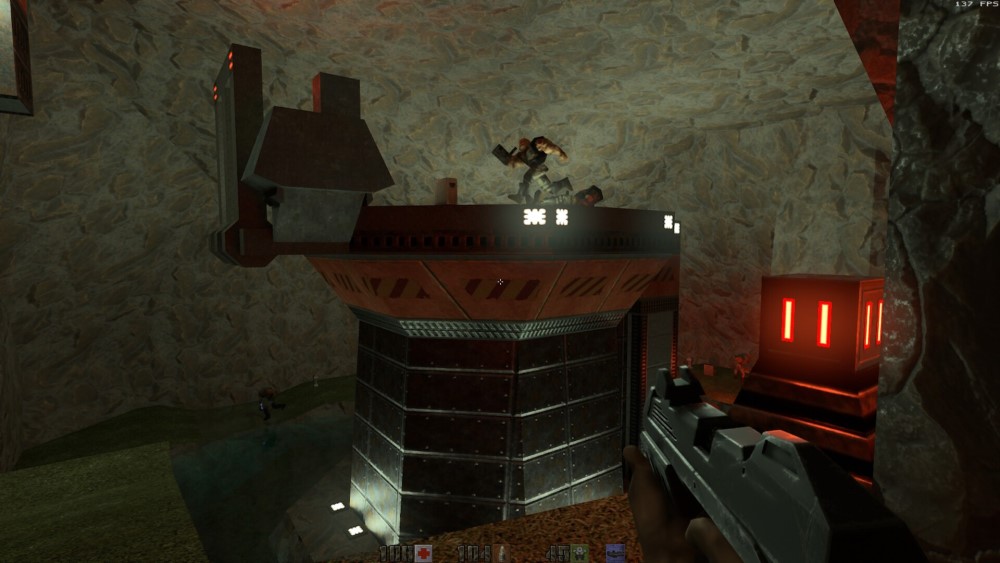Click the red cross health icon
The image size is (1000, 563).
pos(424,553)
